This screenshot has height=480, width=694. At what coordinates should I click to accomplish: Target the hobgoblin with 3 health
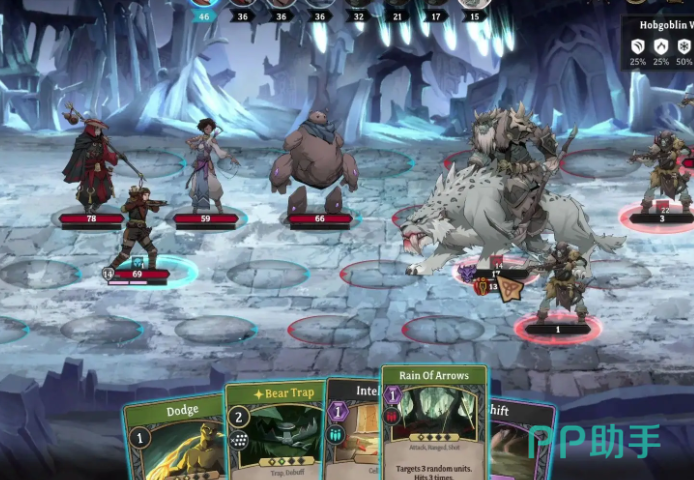tap(661, 170)
